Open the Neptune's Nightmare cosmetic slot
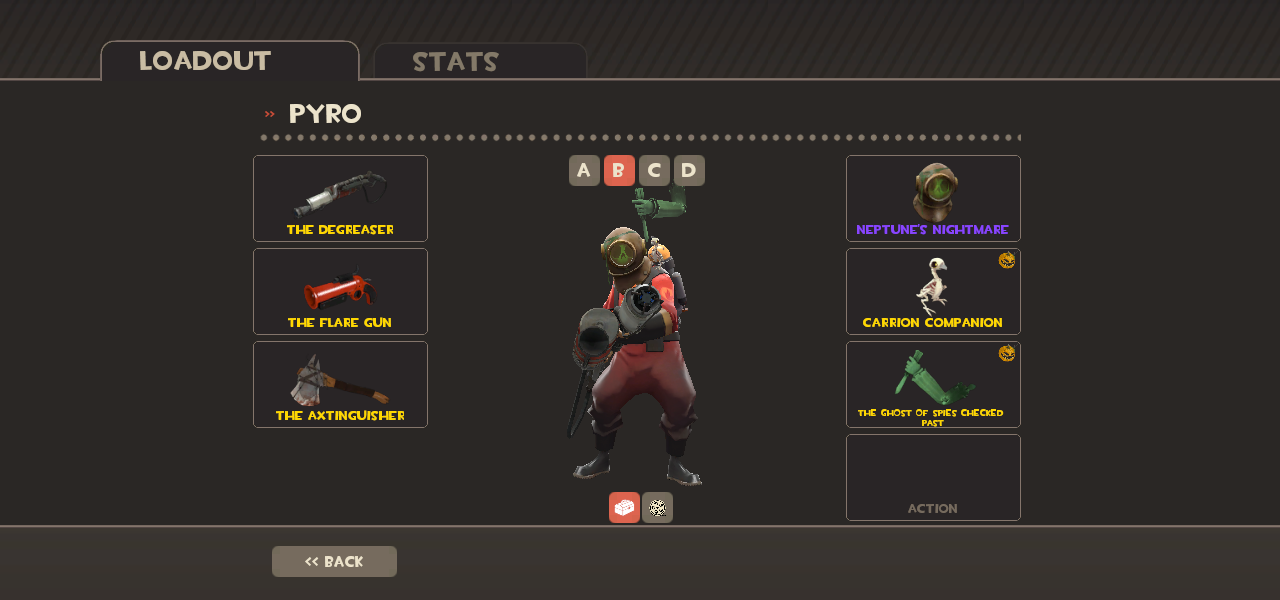Image resolution: width=1280 pixels, height=600 pixels. coord(933,198)
